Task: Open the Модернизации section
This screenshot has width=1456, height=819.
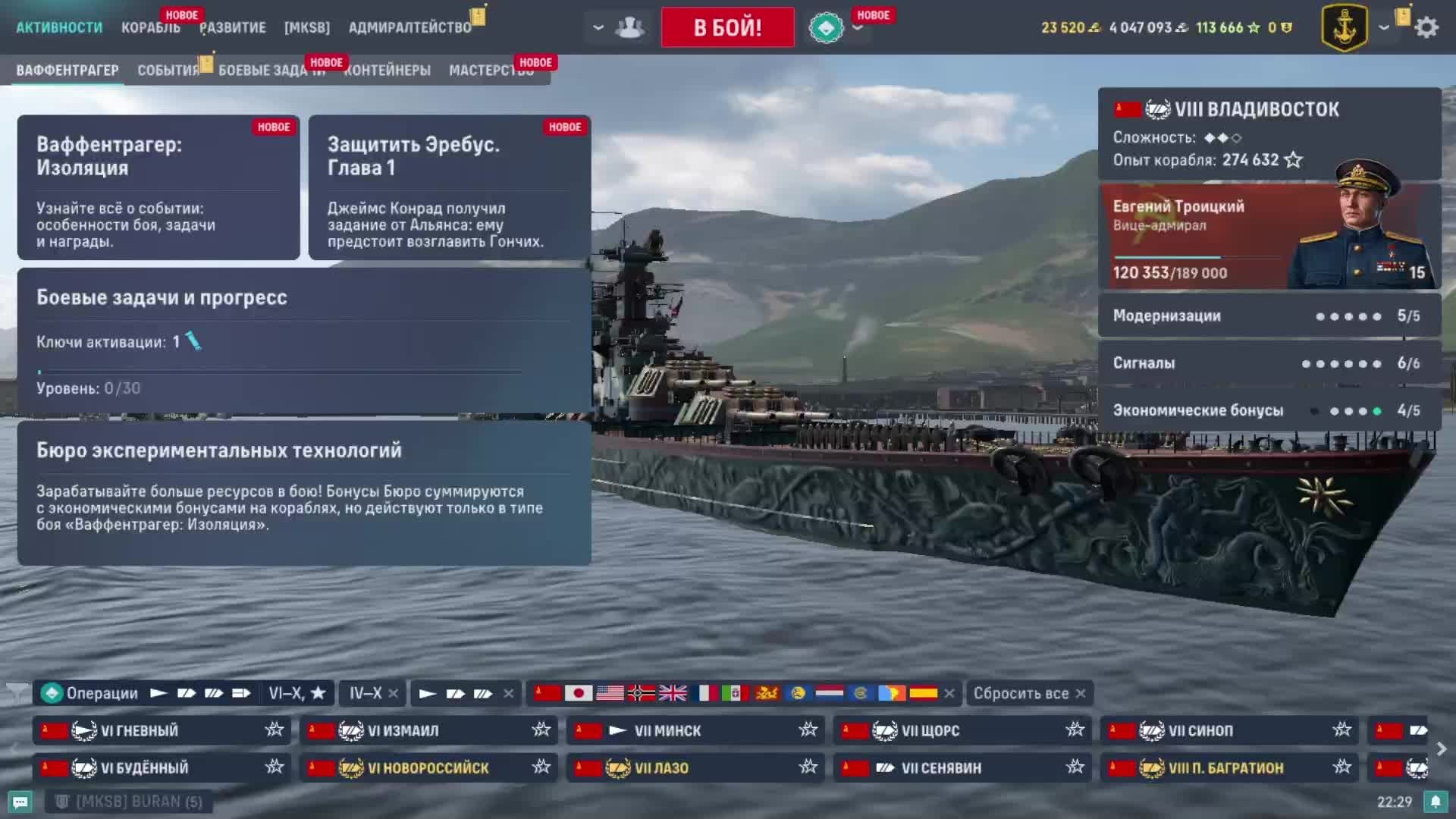Action: click(1269, 315)
